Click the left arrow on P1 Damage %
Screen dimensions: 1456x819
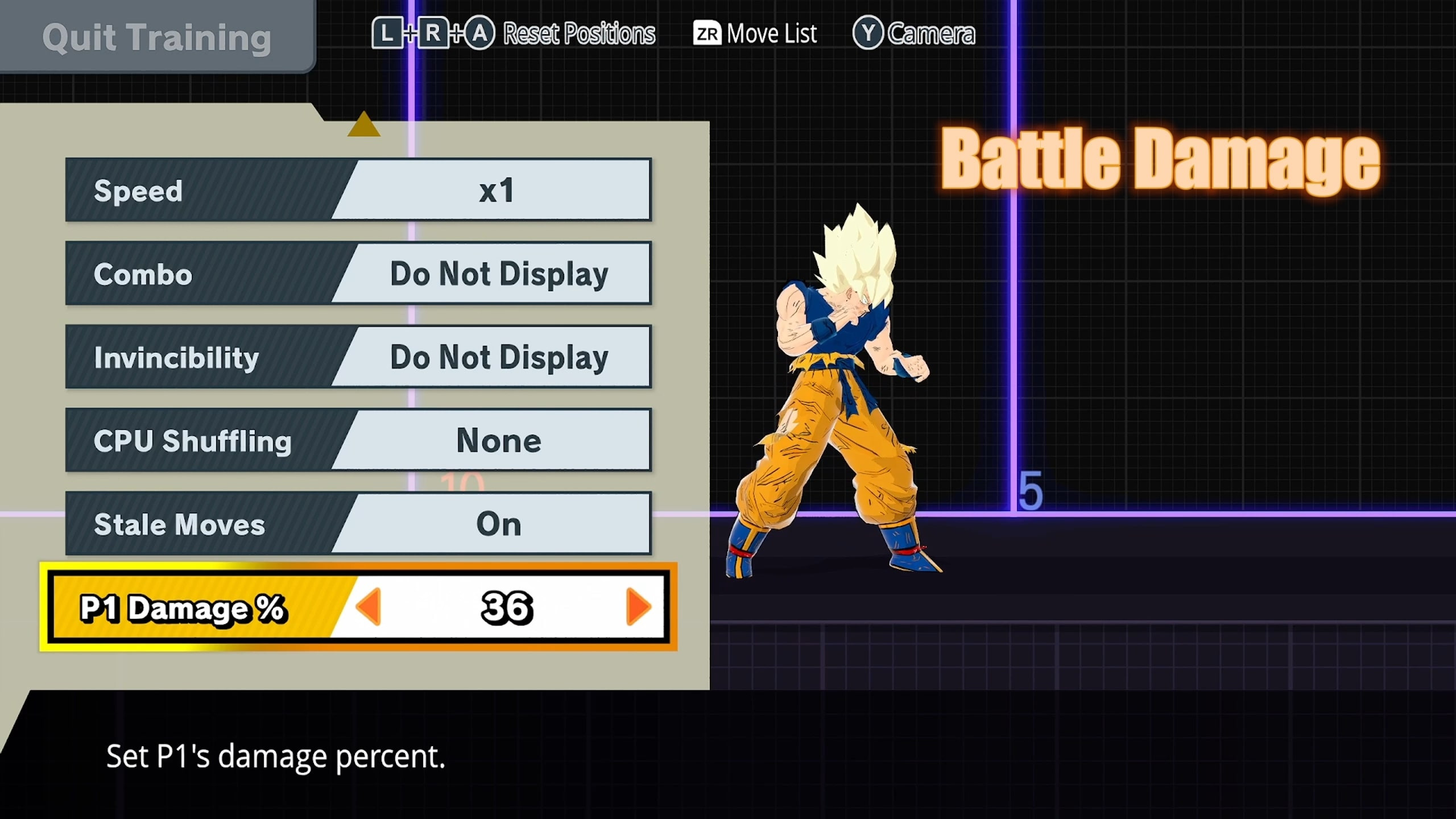[370, 607]
